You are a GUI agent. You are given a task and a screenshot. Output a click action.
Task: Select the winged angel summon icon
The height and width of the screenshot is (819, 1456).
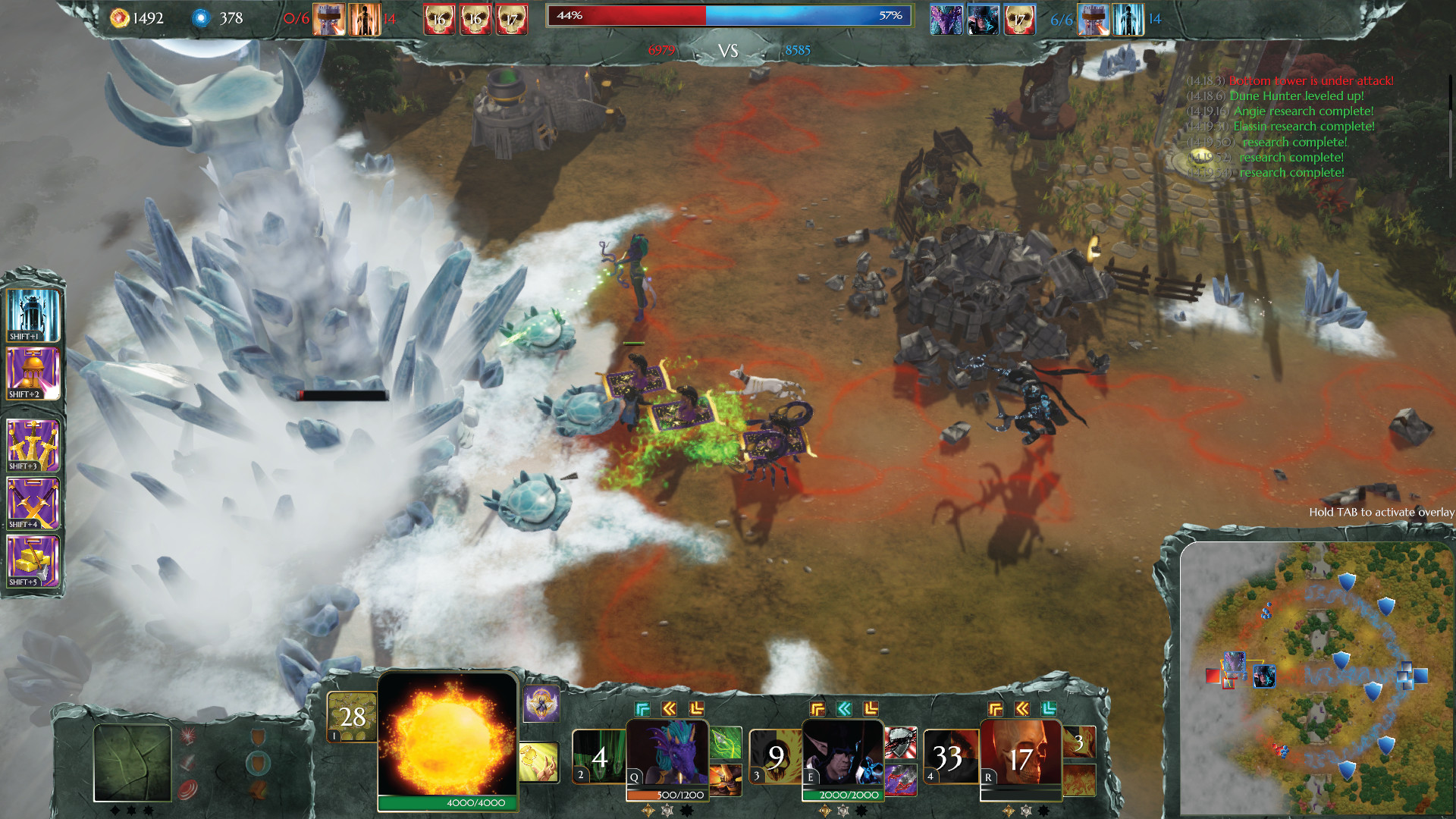point(542,705)
